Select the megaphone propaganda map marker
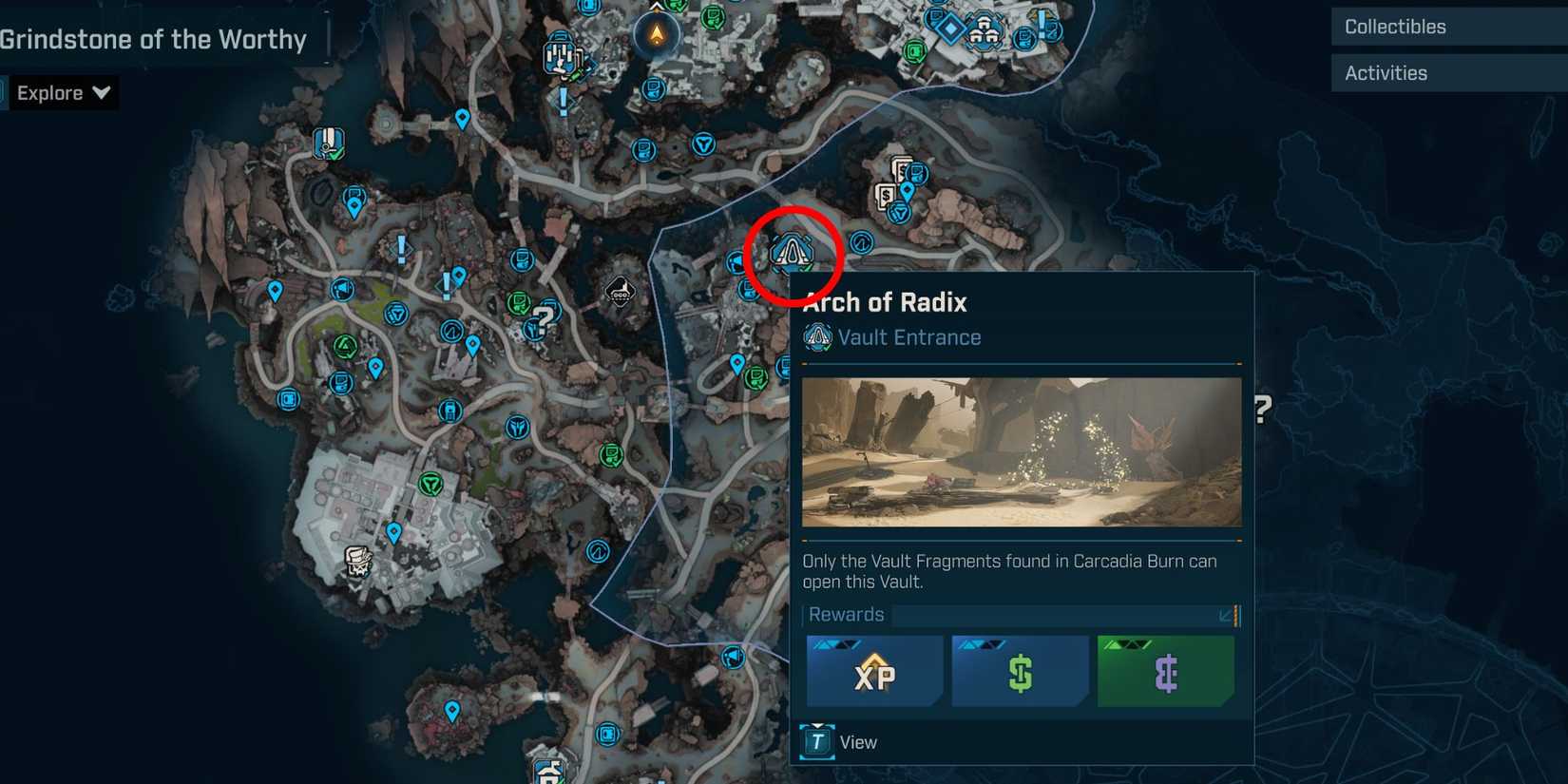 pyautogui.click(x=340, y=289)
